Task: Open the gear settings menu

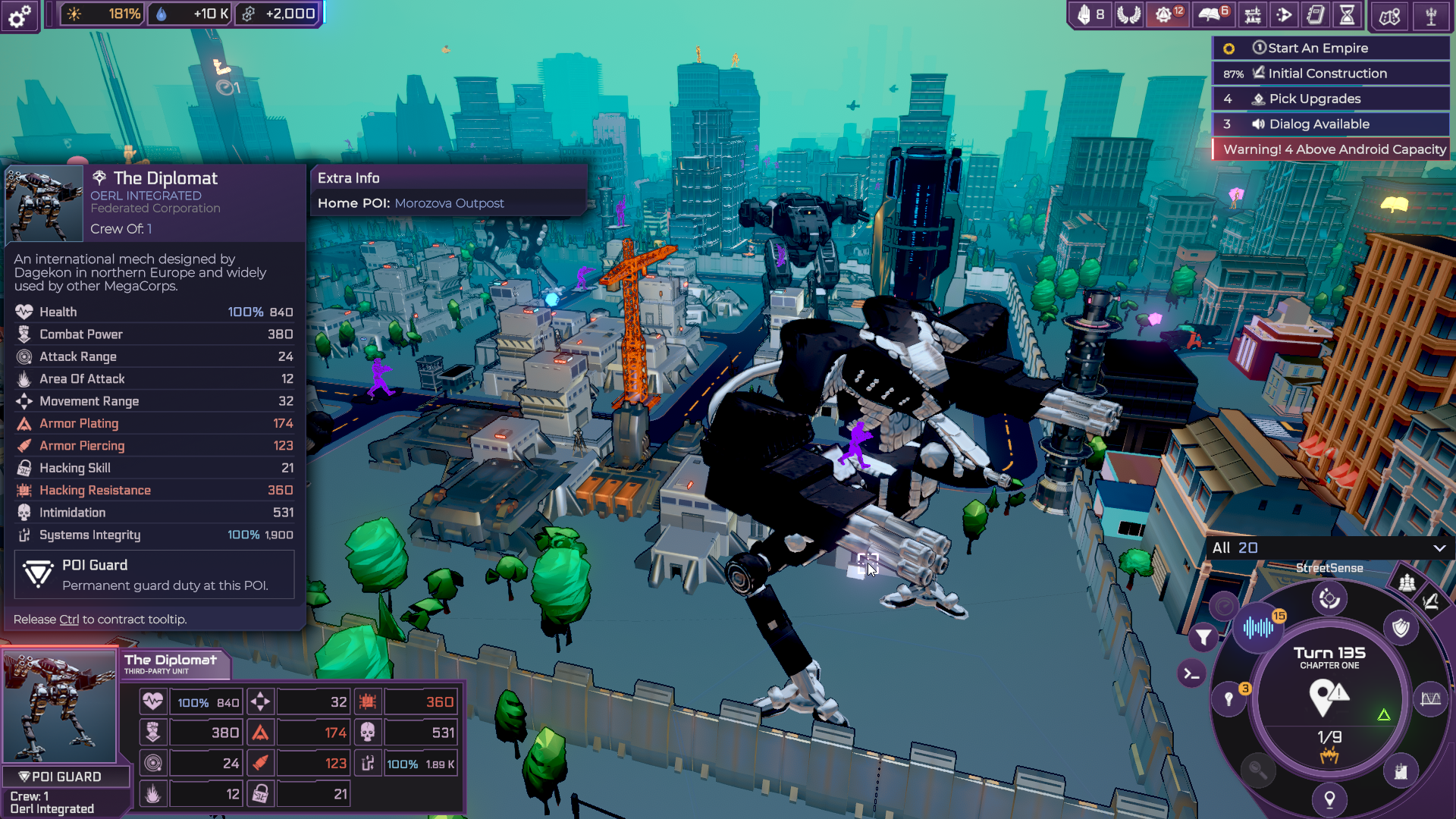Action: click(x=20, y=15)
